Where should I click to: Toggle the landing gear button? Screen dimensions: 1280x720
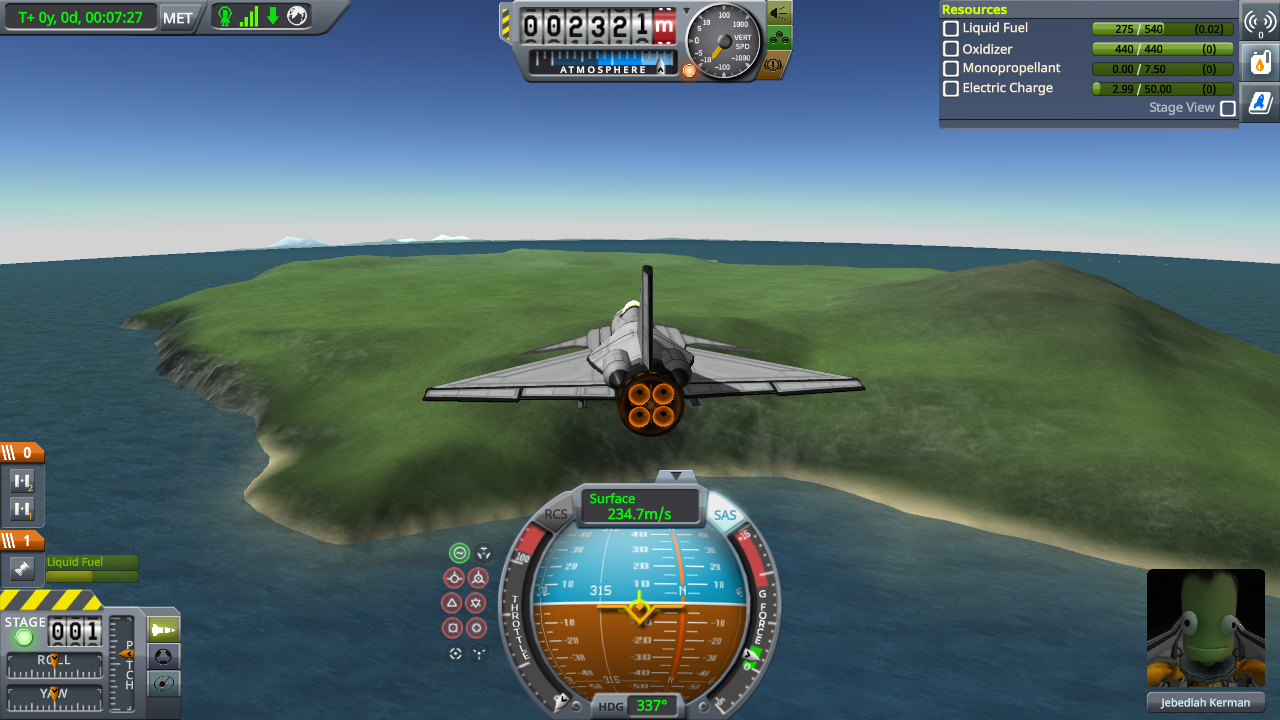click(780, 39)
